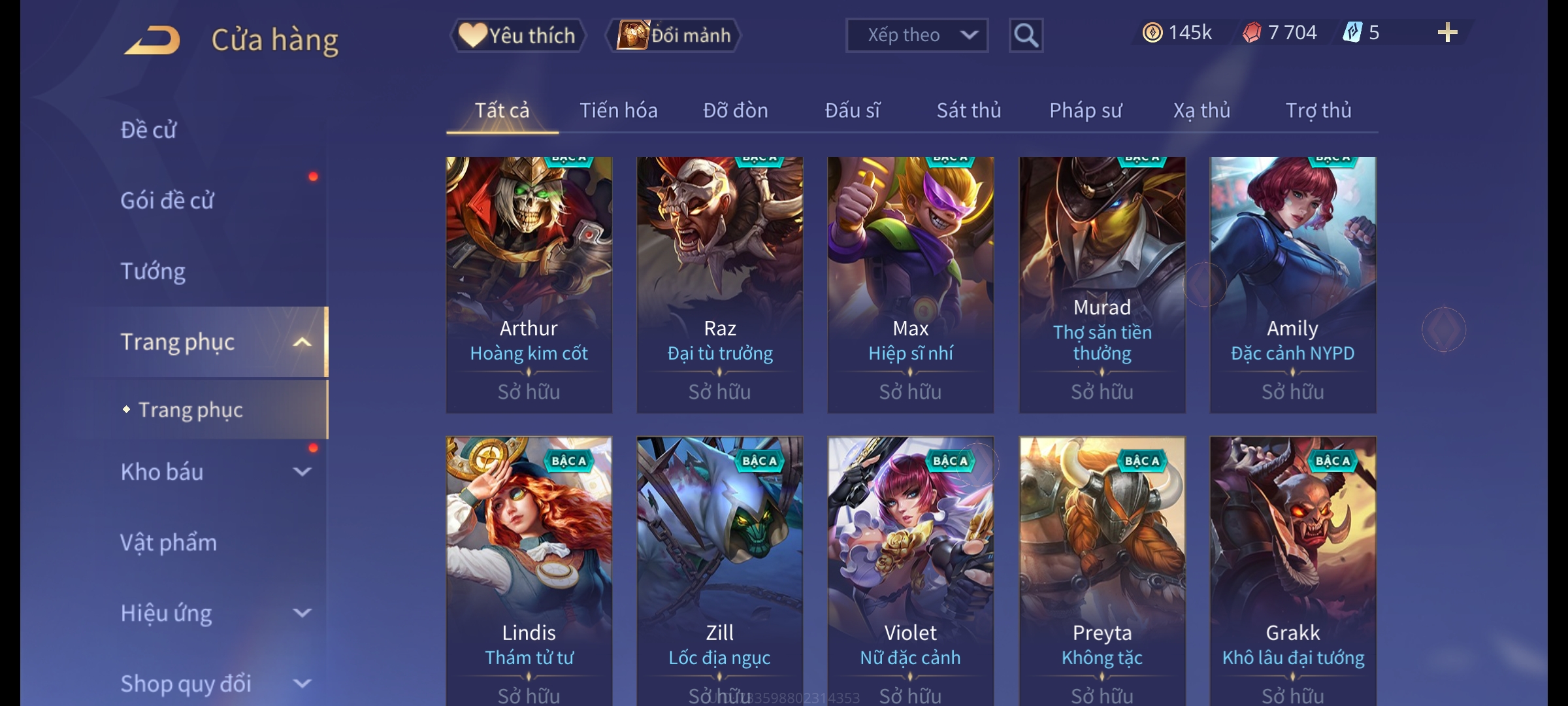Show the Đỡ đòn category
The height and width of the screenshot is (706, 1568).
(x=735, y=110)
